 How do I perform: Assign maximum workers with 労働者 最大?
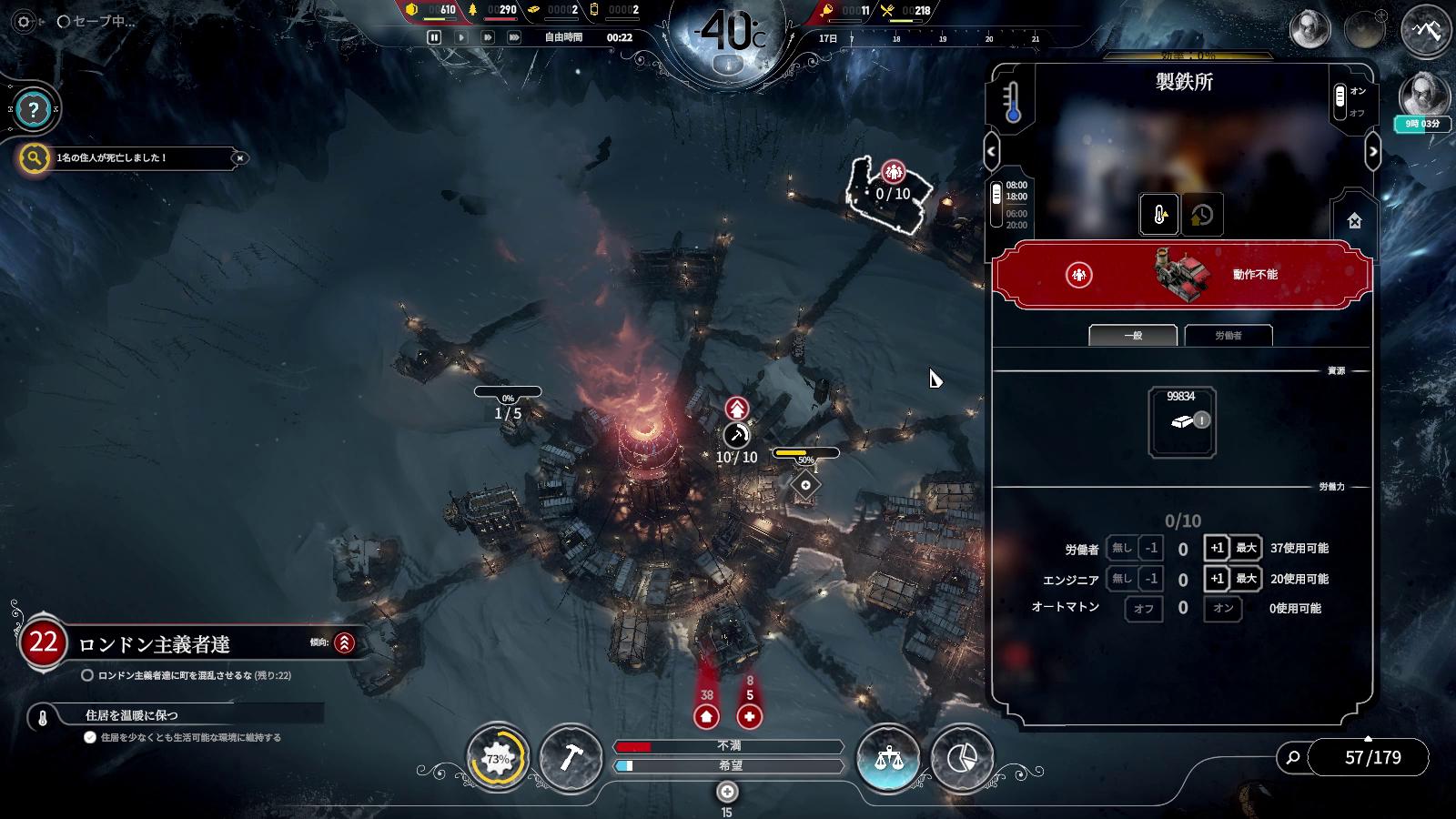coord(1246,548)
